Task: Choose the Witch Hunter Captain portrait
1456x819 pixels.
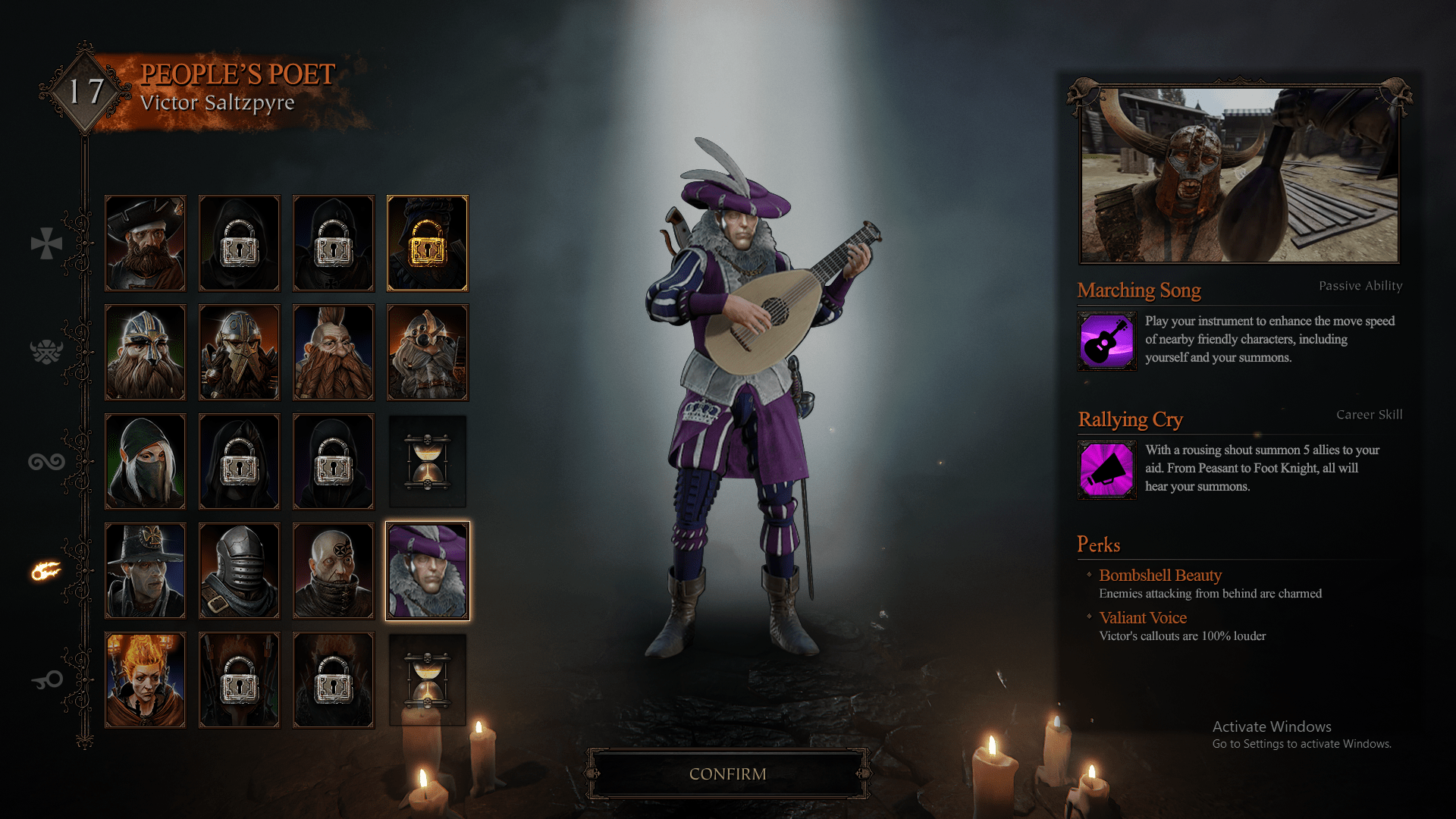Action: (145, 571)
